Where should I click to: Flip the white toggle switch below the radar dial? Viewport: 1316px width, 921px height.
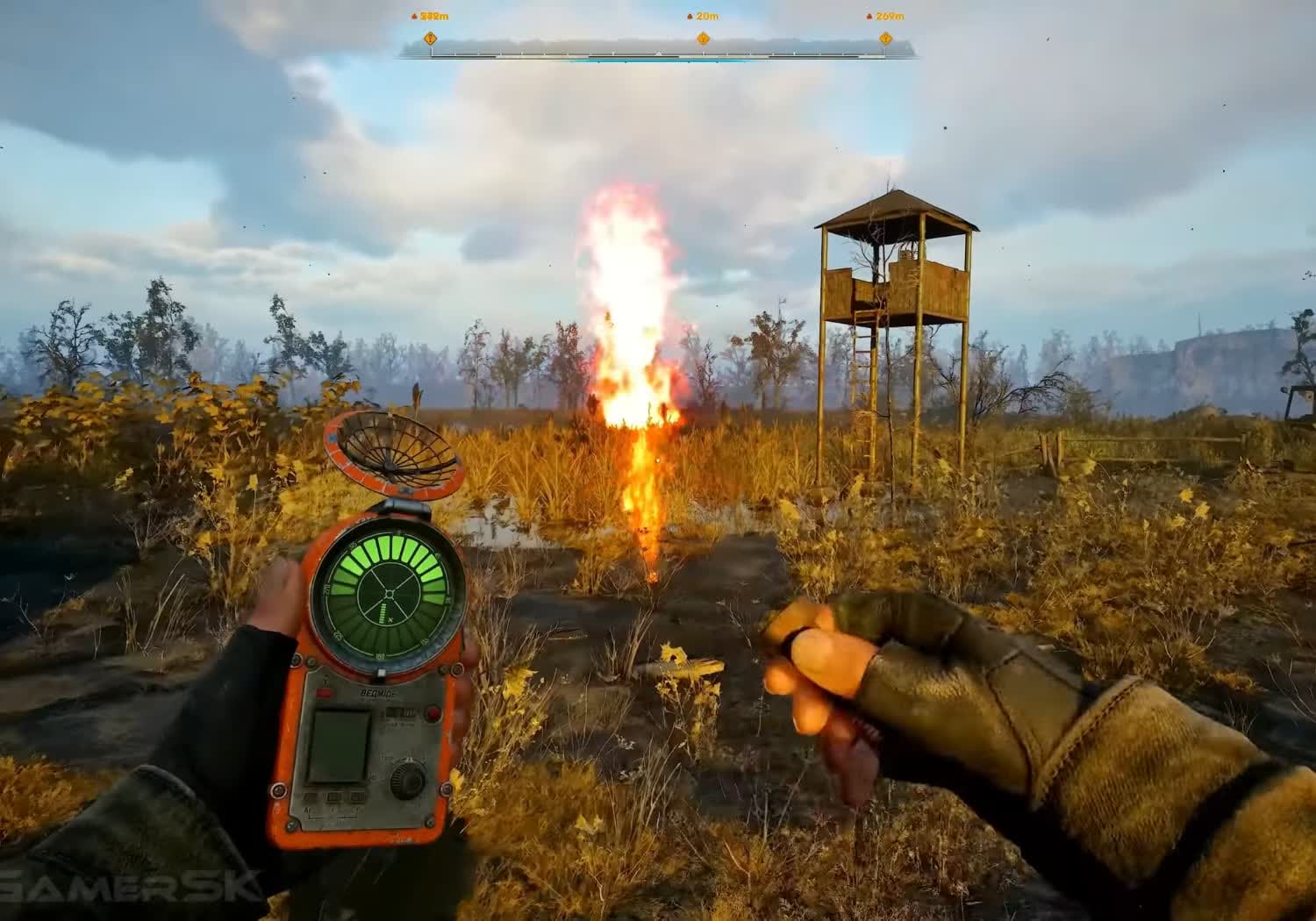pyautogui.click(x=381, y=672)
